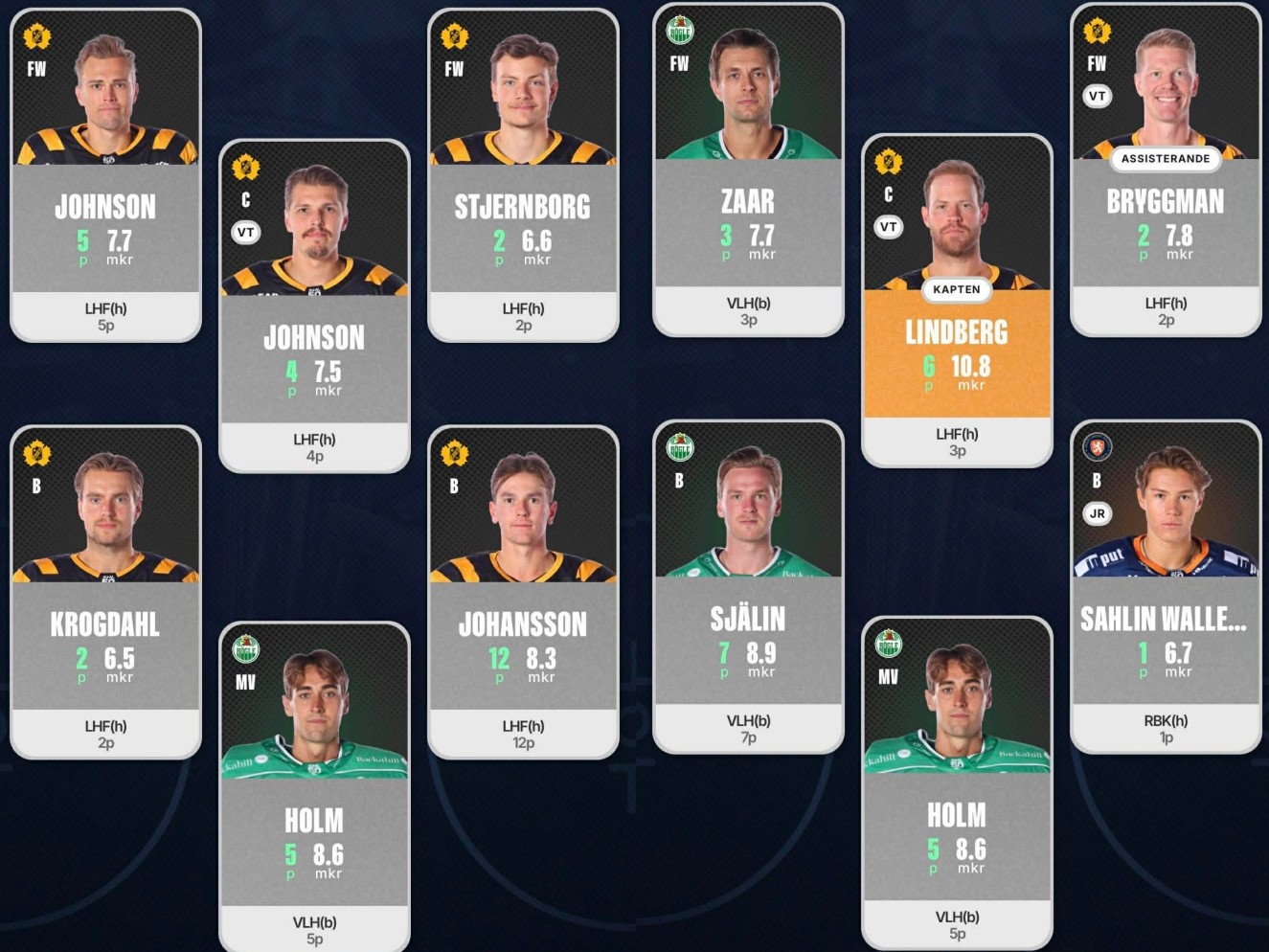Choose captain Lindberg's orange card
This screenshot has height=952, width=1269.
(x=956, y=302)
